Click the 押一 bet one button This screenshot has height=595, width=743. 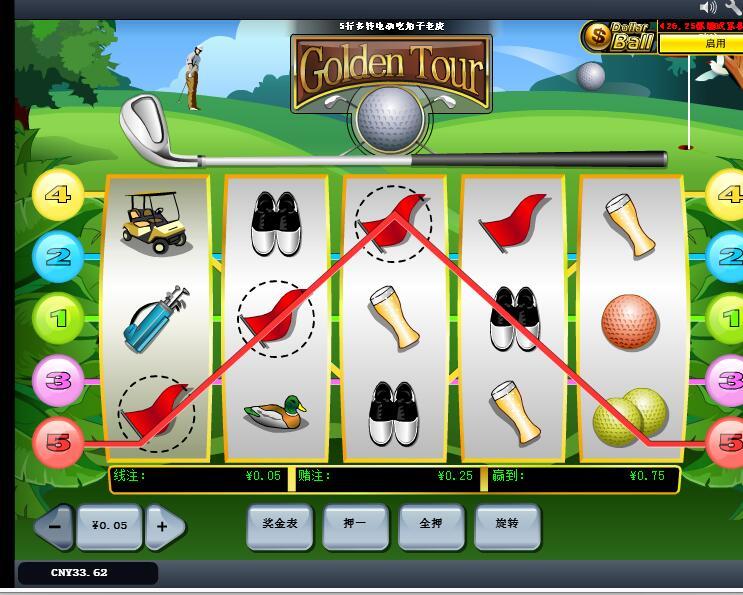pos(355,524)
